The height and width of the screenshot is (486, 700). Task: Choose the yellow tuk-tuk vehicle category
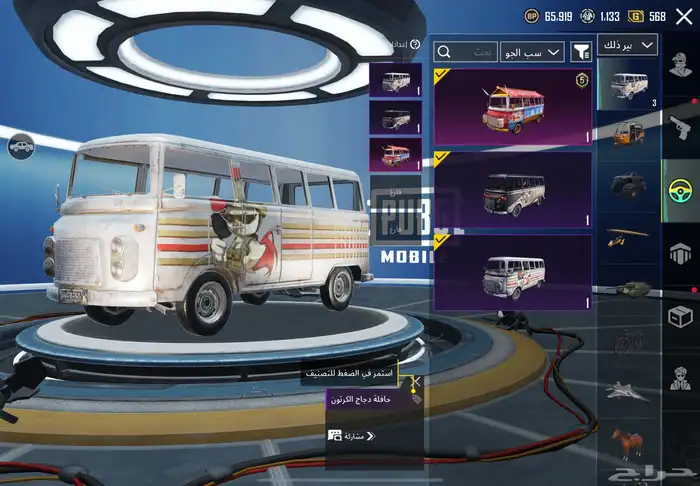(627, 134)
